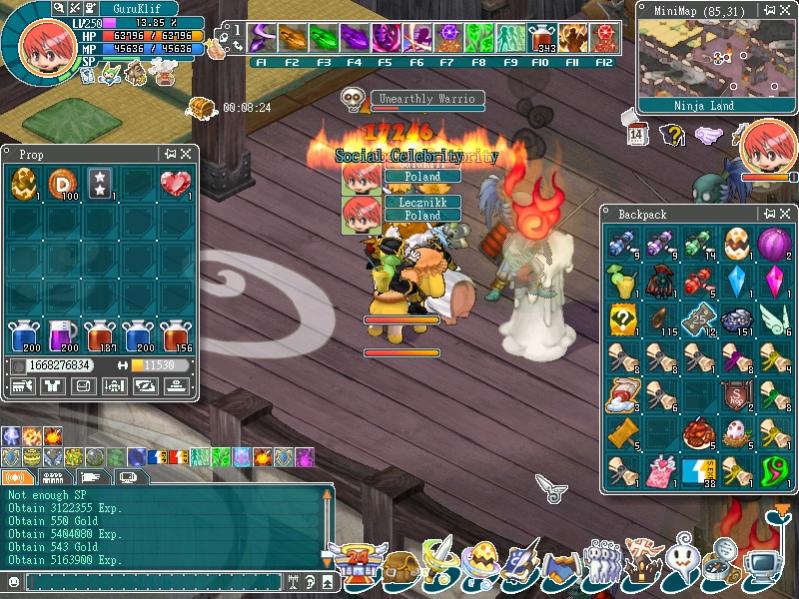
Task: Select the purple orb in Backpack
Action: click(771, 243)
